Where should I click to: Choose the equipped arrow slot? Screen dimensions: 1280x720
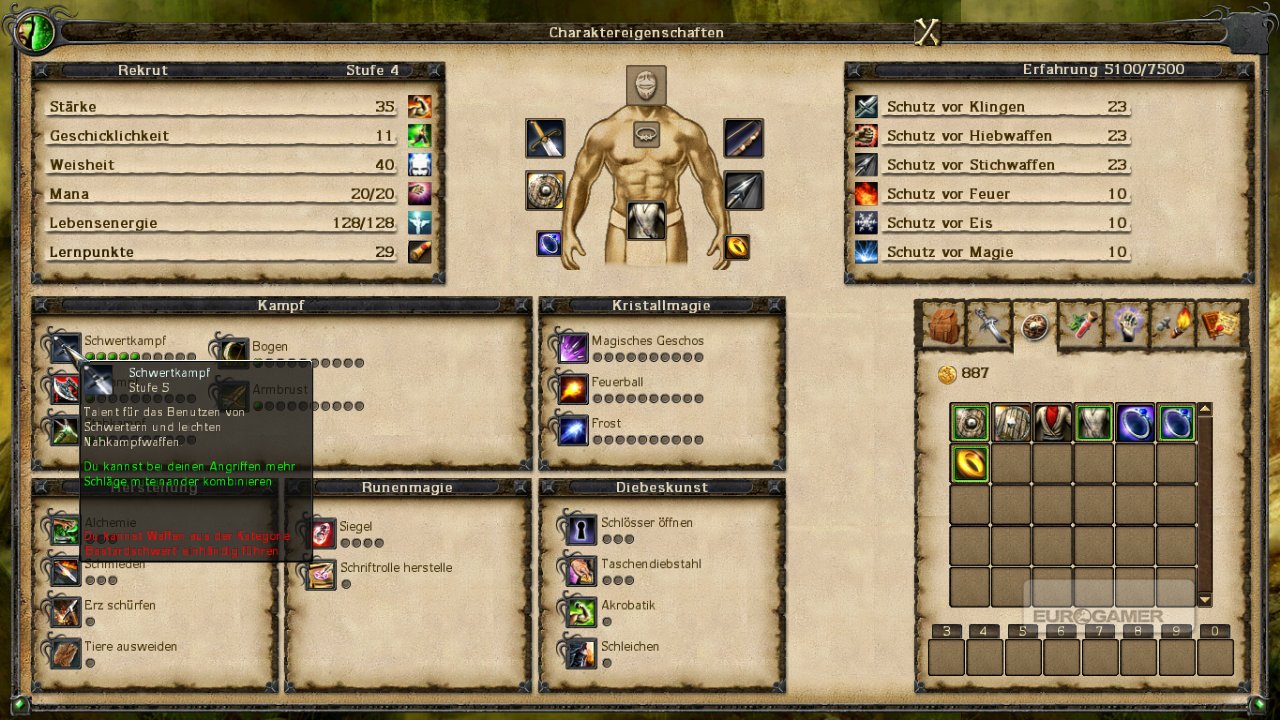(743, 190)
